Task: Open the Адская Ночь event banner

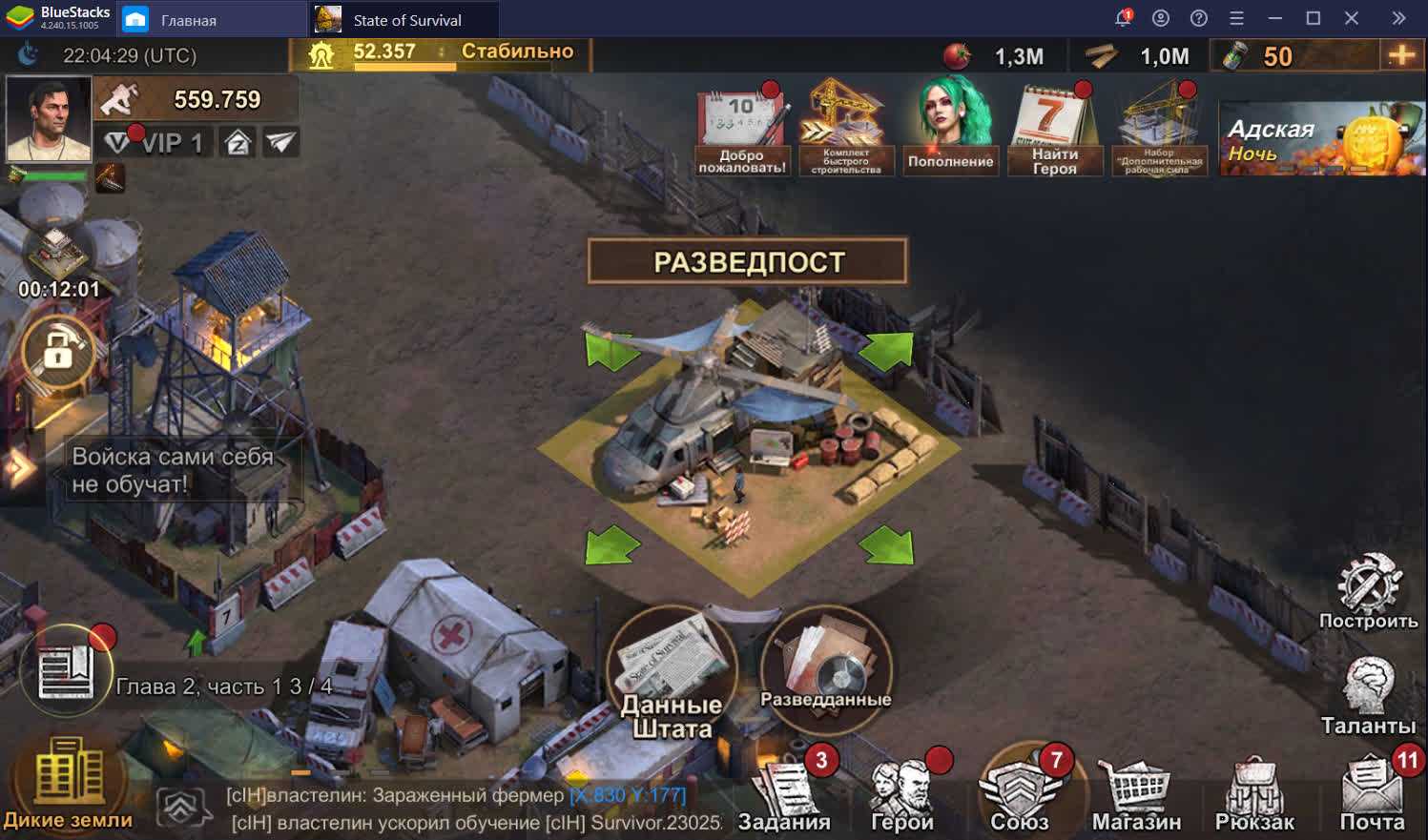Action: (1321, 139)
